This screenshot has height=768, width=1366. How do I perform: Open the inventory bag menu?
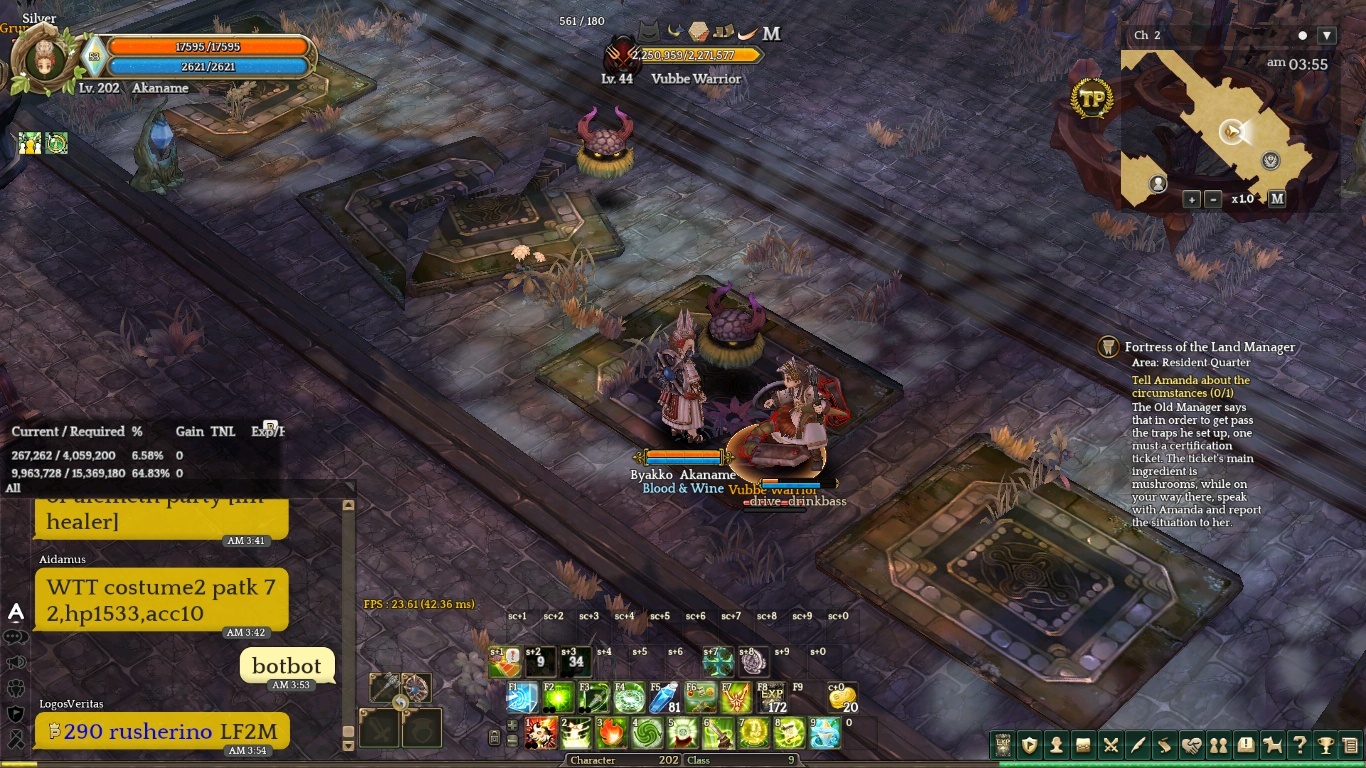click(x=1083, y=745)
